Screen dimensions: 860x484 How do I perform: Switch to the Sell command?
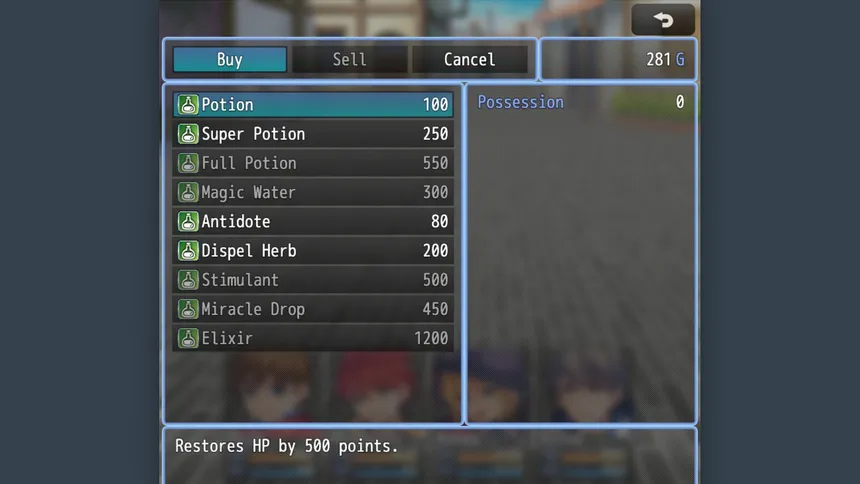[349, 60]
